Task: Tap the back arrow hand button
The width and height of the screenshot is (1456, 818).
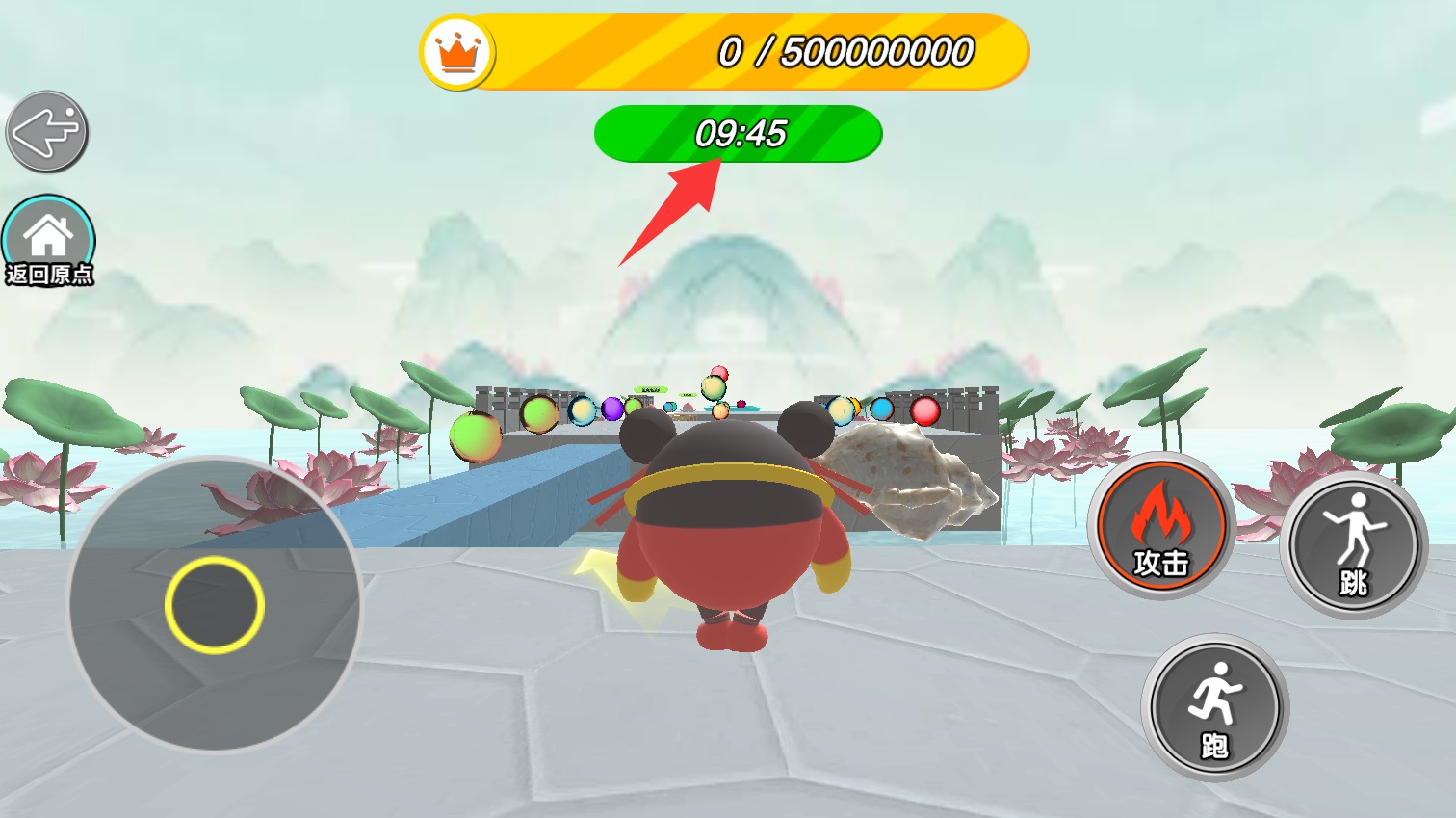Action: click(47, 132)
